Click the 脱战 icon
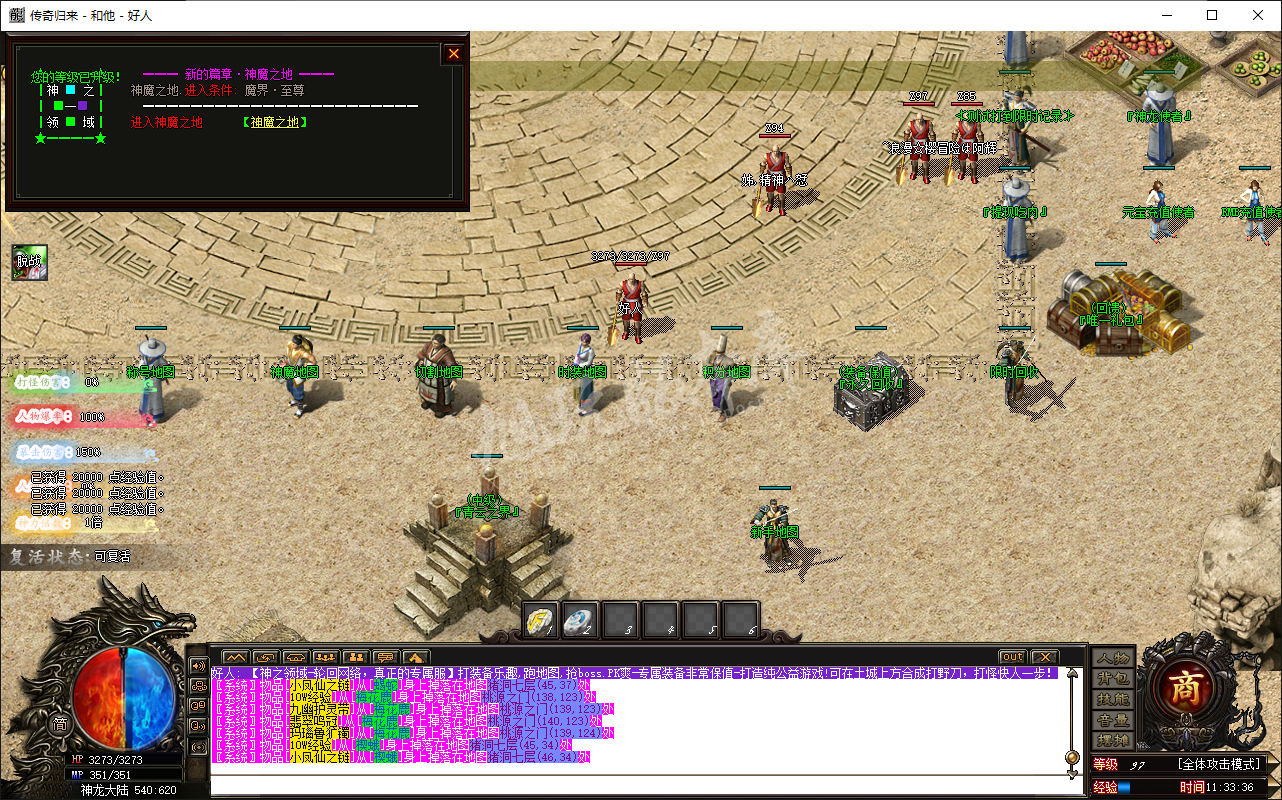This screenshot has height=800, width=1282. (x=30, y=263)
